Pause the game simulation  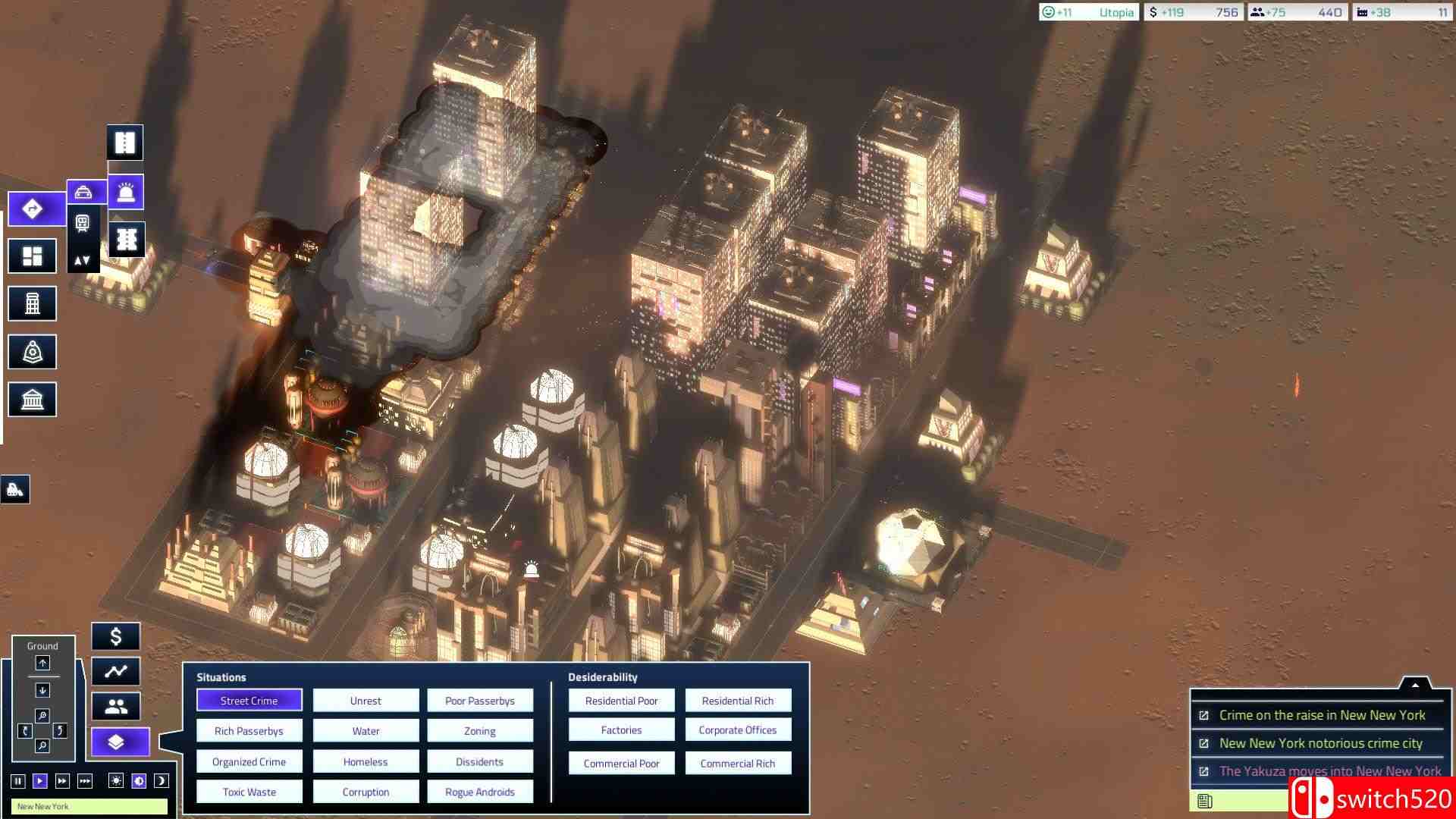pyautogui.click(x=18, y=780)
